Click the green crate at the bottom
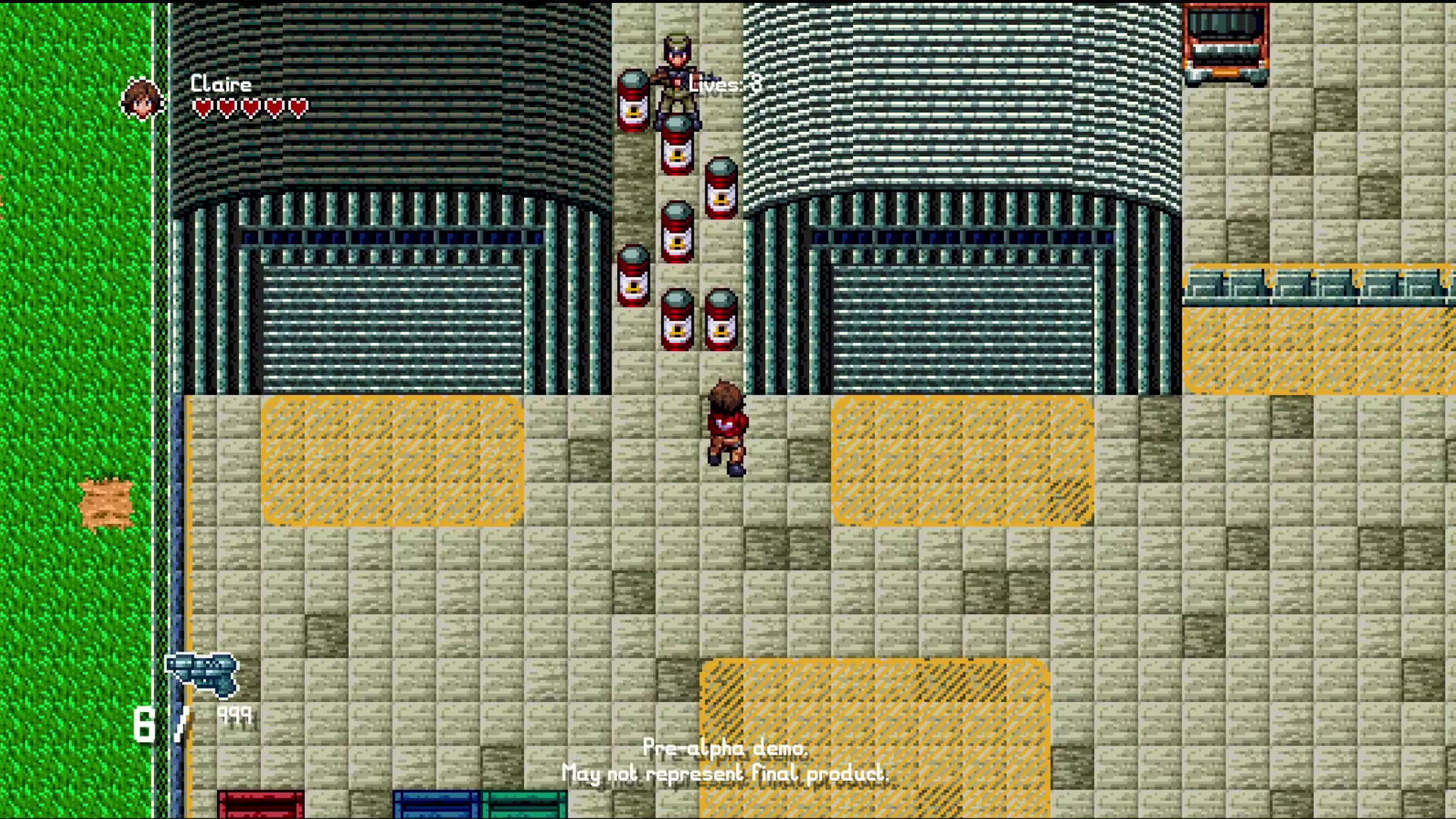Screen dimensions: 1456x819 click(523, 804)
